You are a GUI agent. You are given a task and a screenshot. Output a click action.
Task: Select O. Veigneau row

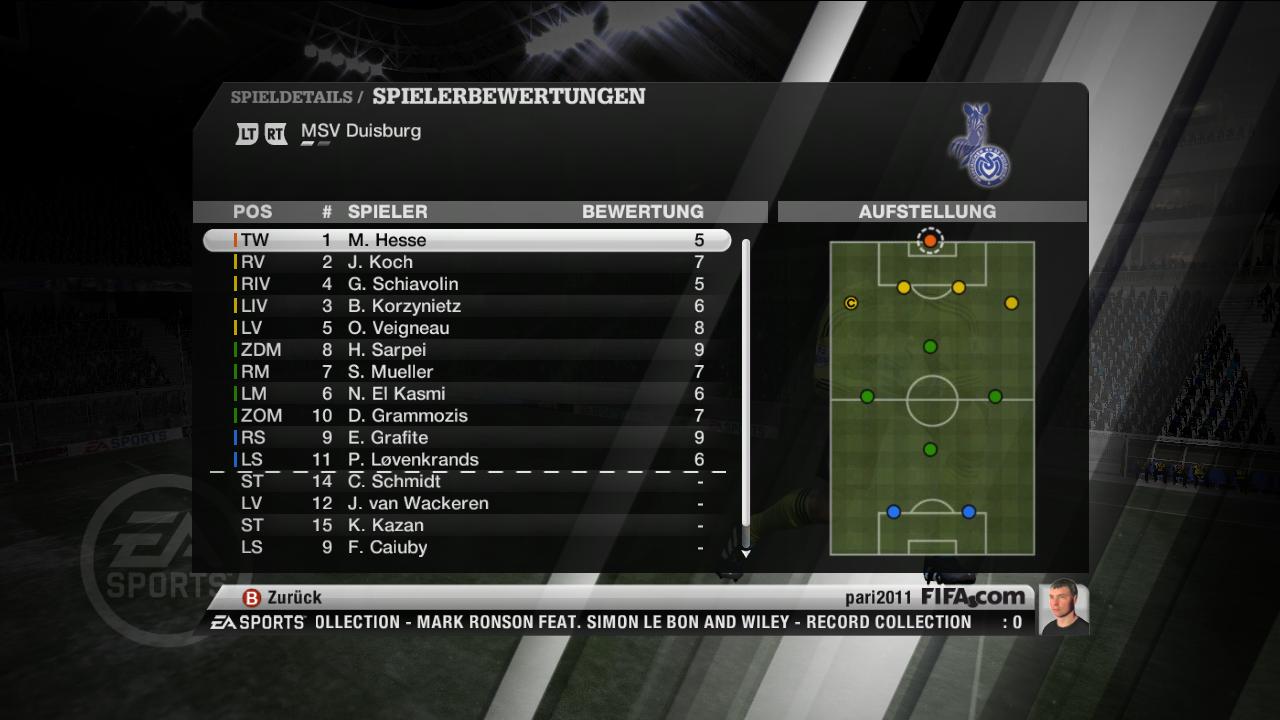466,328
